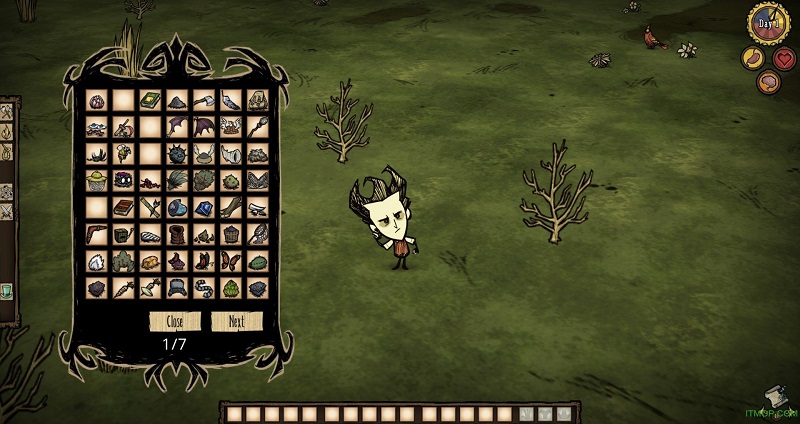The width and height of the screenshot is (800, 424).
Task: Pick the green bush hat
Action: click(x=231, y=181)
